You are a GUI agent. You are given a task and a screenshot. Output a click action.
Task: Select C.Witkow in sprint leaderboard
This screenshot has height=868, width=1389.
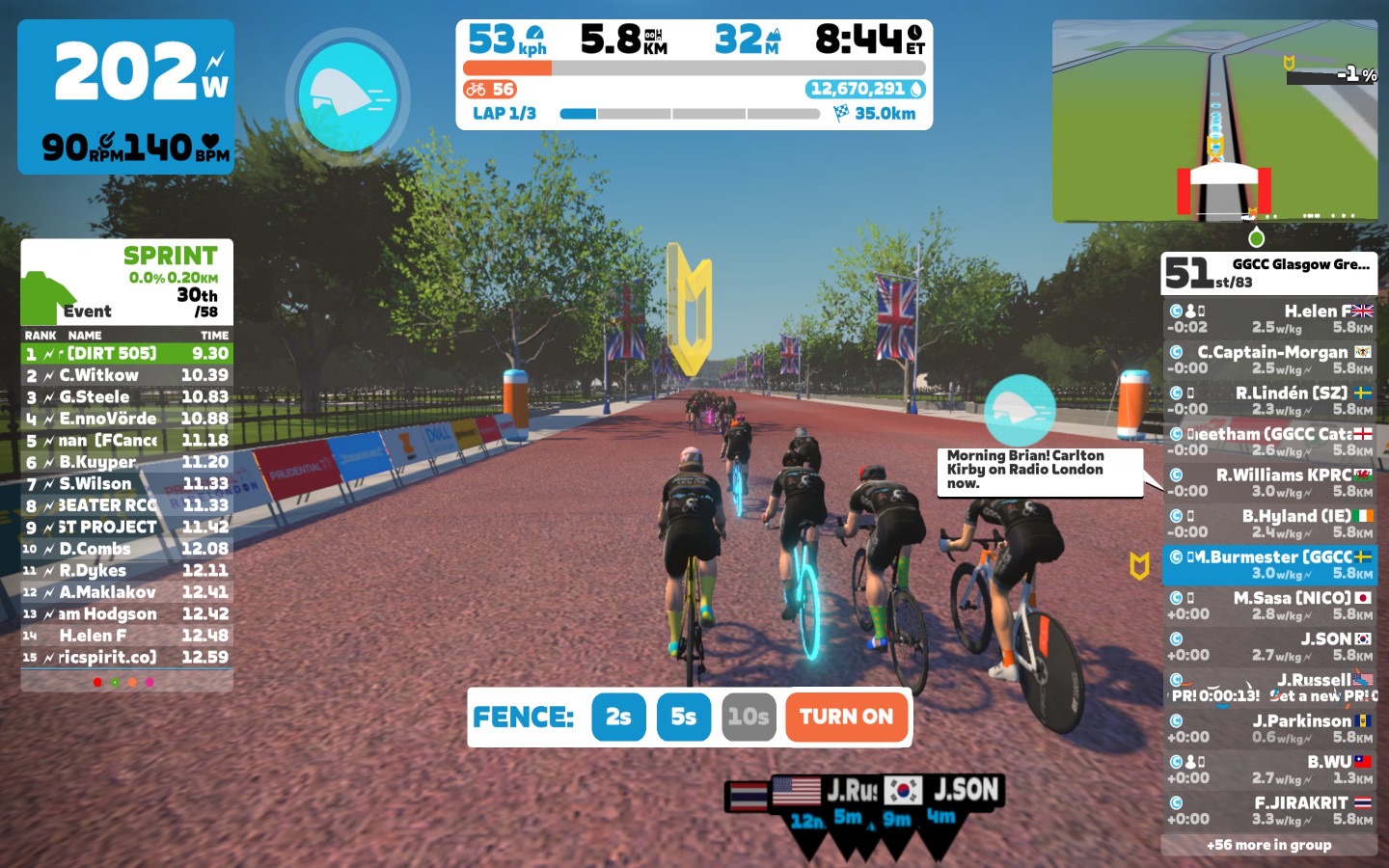(126, 375)
